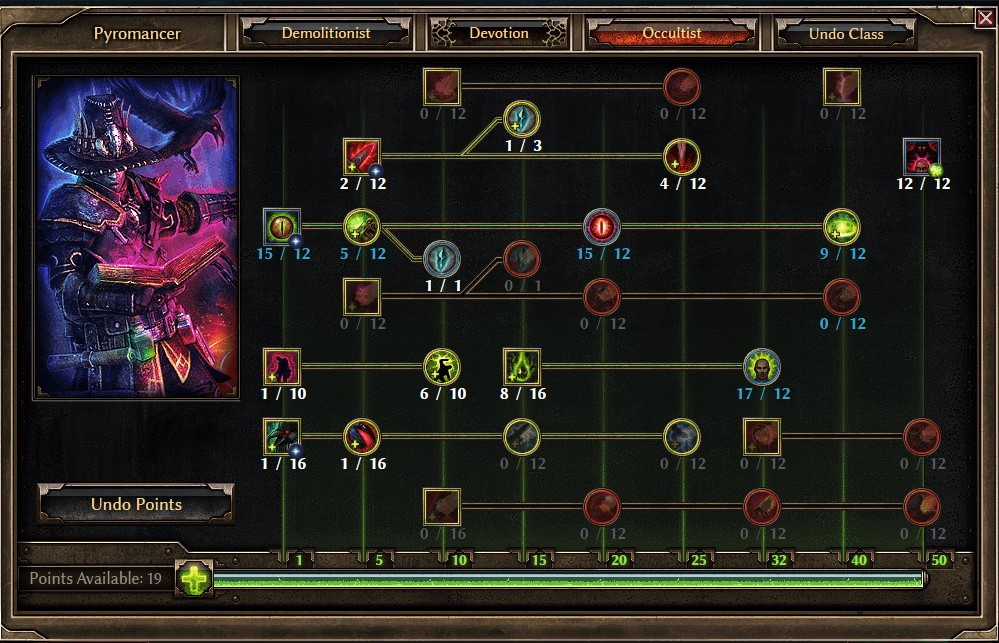Switch to the Demolitionist tab
Screen dimensions: 999x643
[x=326, y=33]
